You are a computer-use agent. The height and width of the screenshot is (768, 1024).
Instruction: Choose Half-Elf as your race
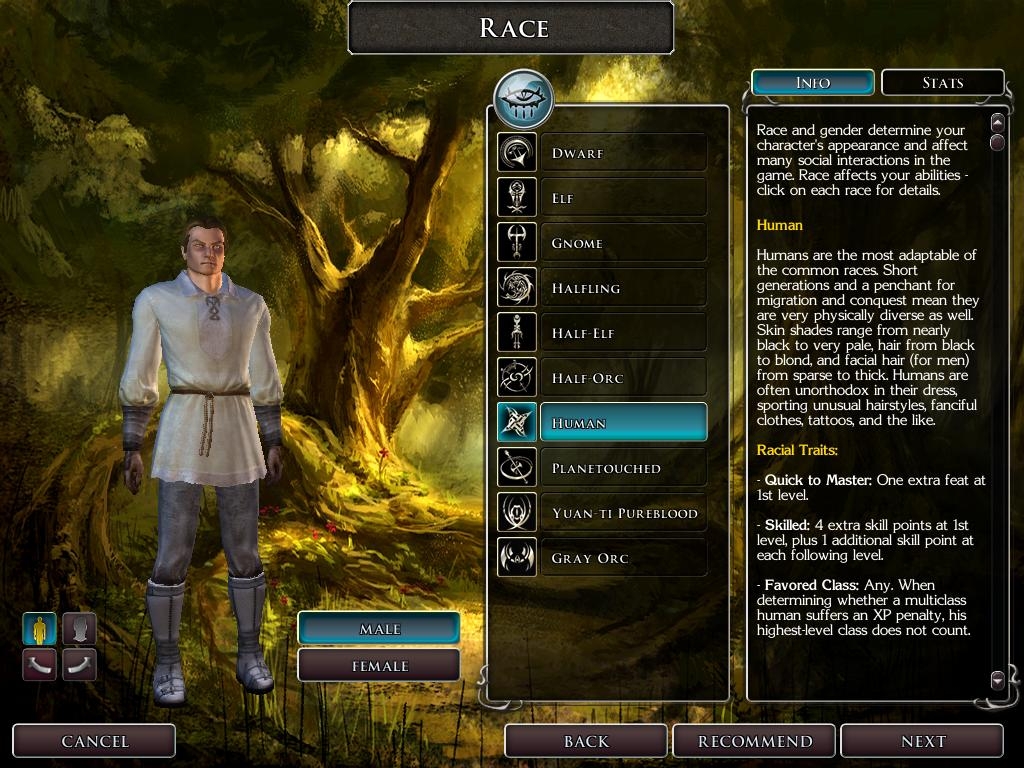[622, 333]
